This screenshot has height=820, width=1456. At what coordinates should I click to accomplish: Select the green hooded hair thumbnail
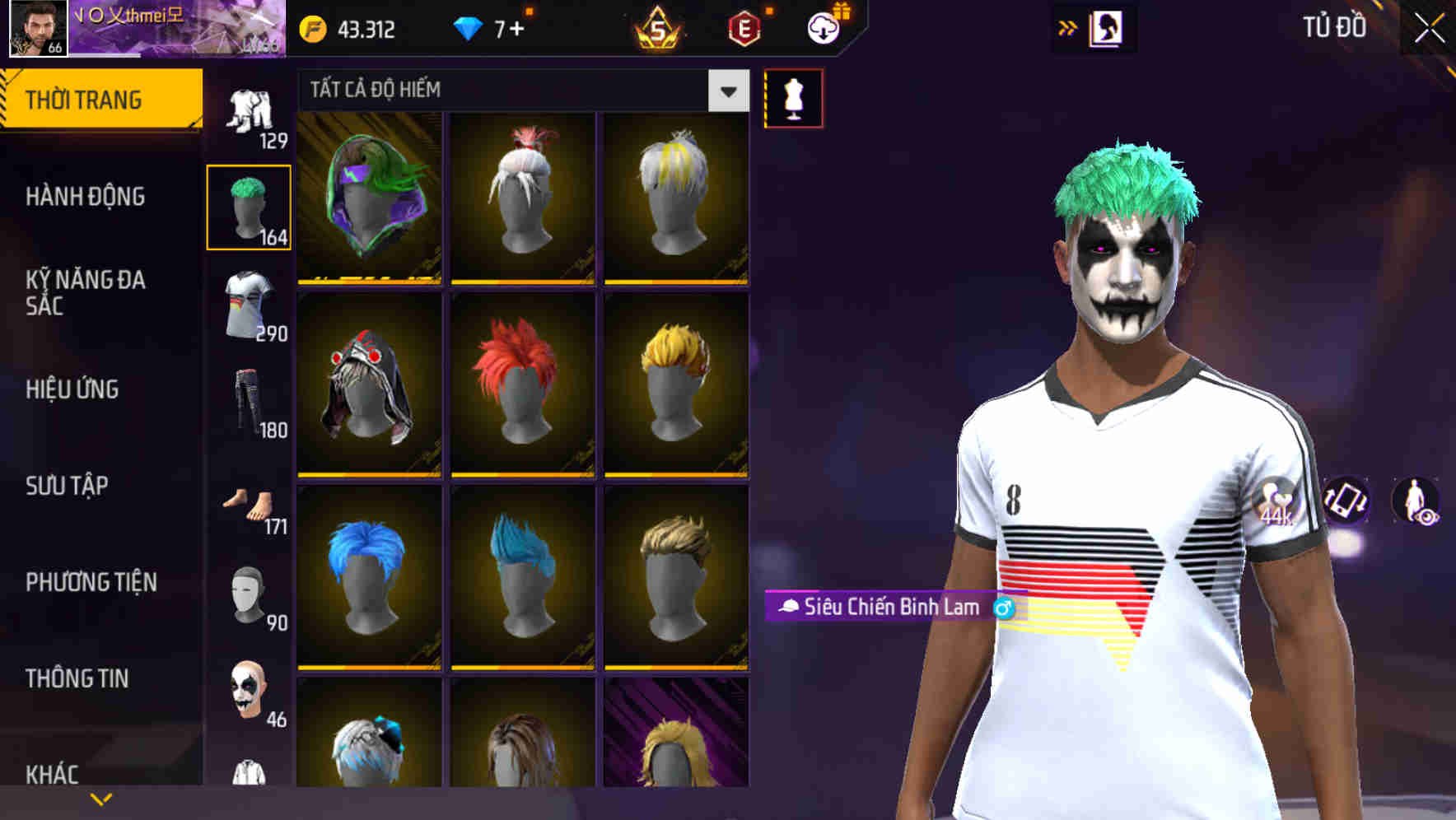(x=369, y=196)
